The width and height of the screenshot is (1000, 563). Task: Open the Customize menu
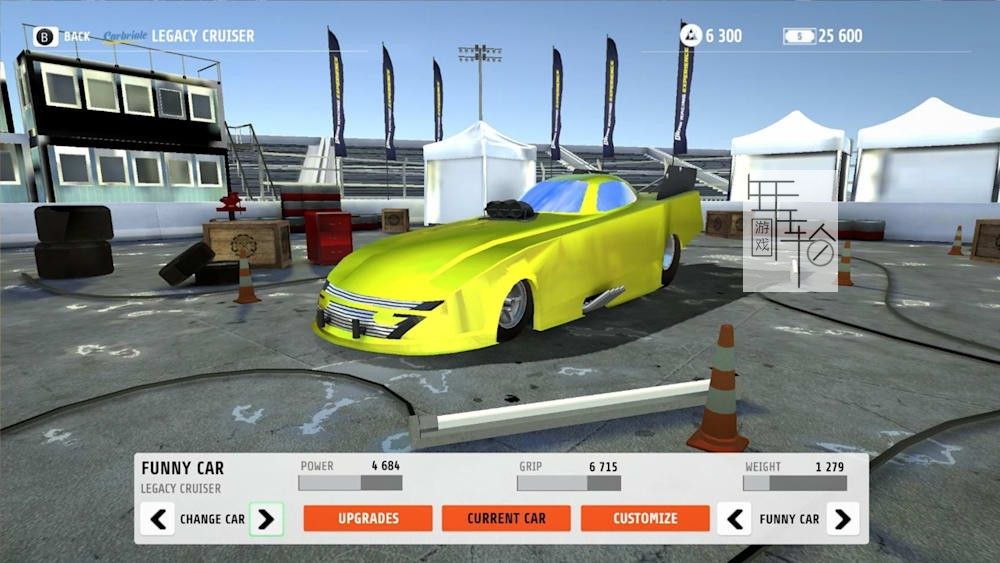(x=645, y=518)
